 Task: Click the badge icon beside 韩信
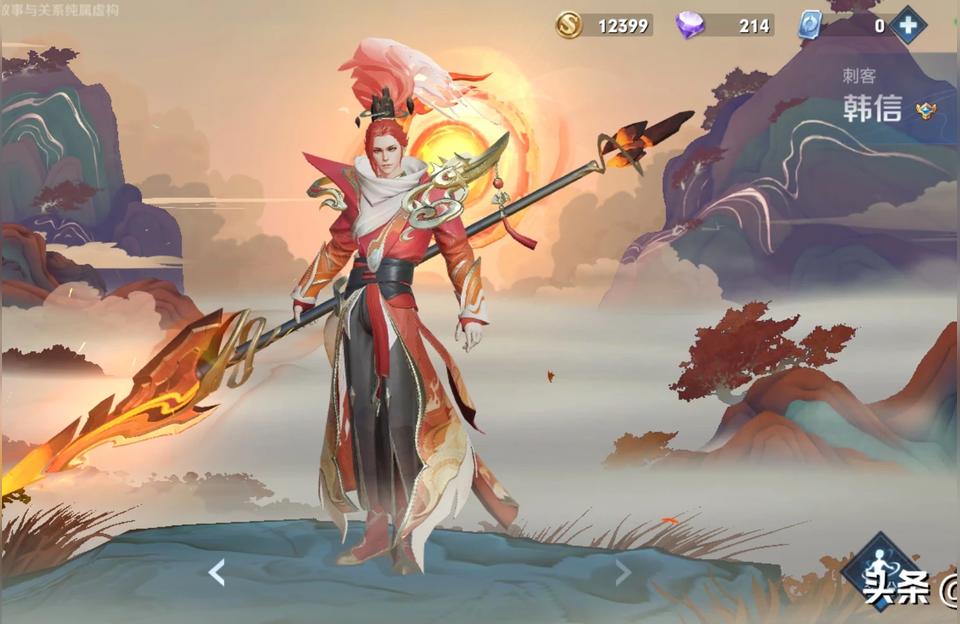click(926, 111)
